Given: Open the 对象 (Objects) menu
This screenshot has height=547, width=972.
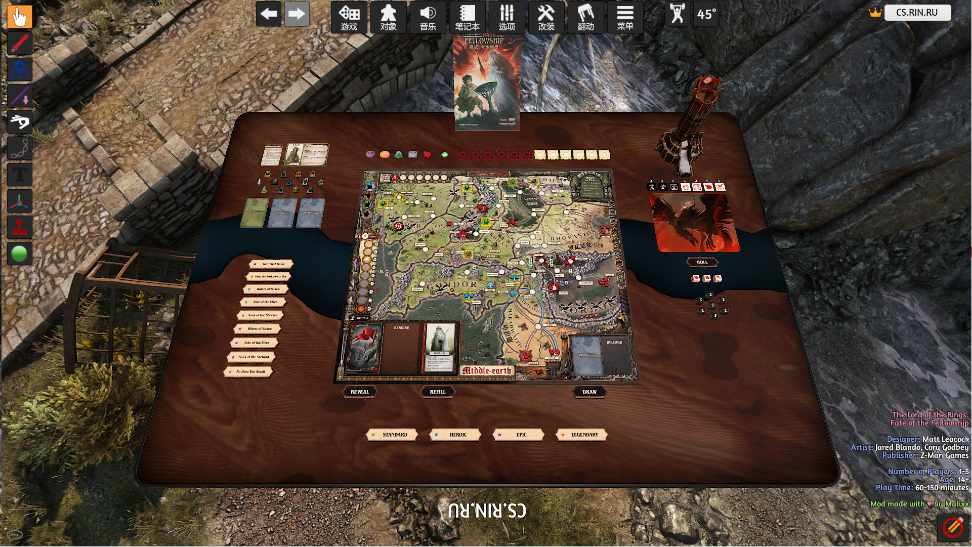Looking at the screenshot, I should (x=389, y=16).
